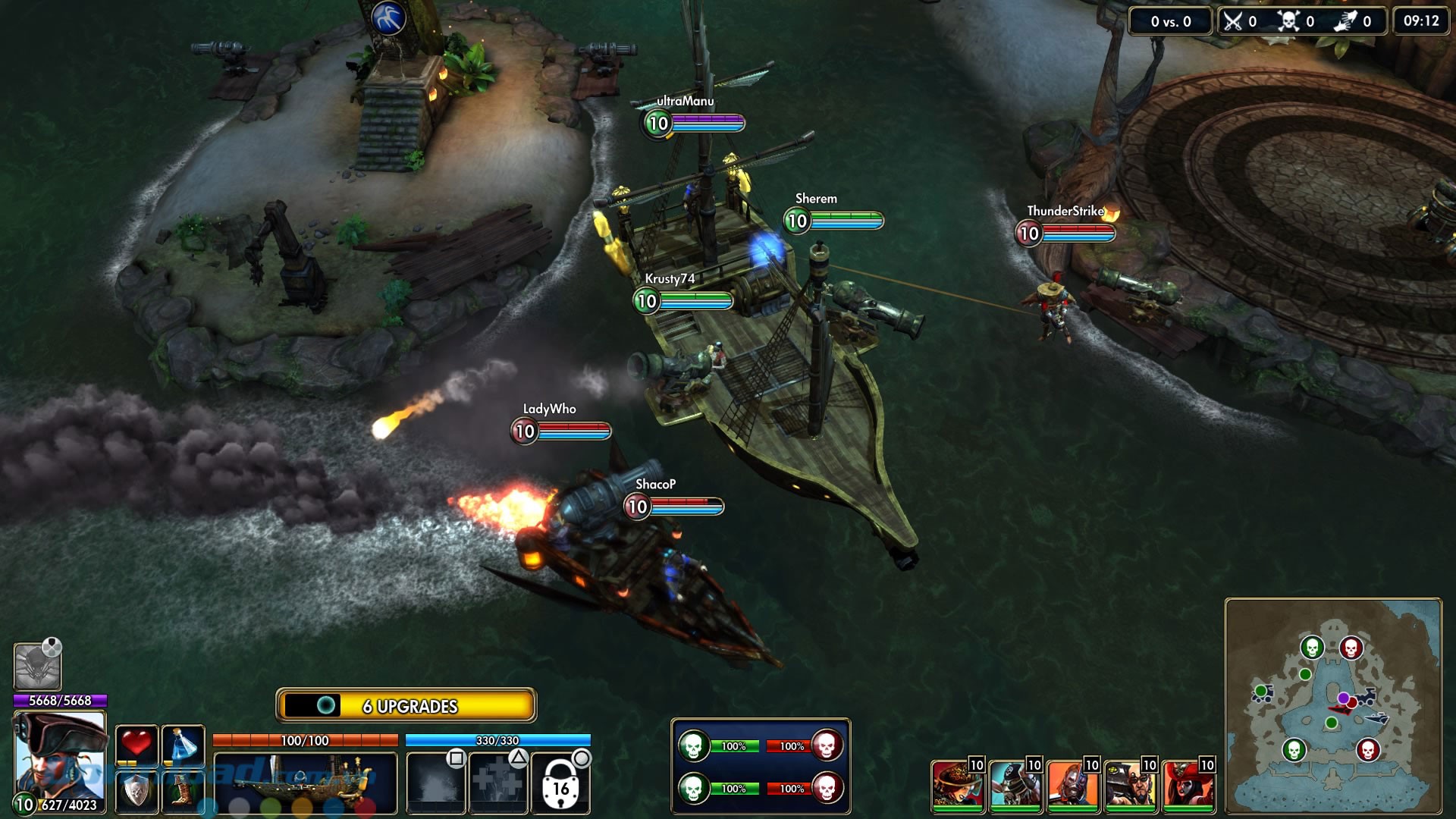Select the orange-background masked teammate portrait
Image resolution: width=1456 pixels, height=819 pixels.
1072,786
